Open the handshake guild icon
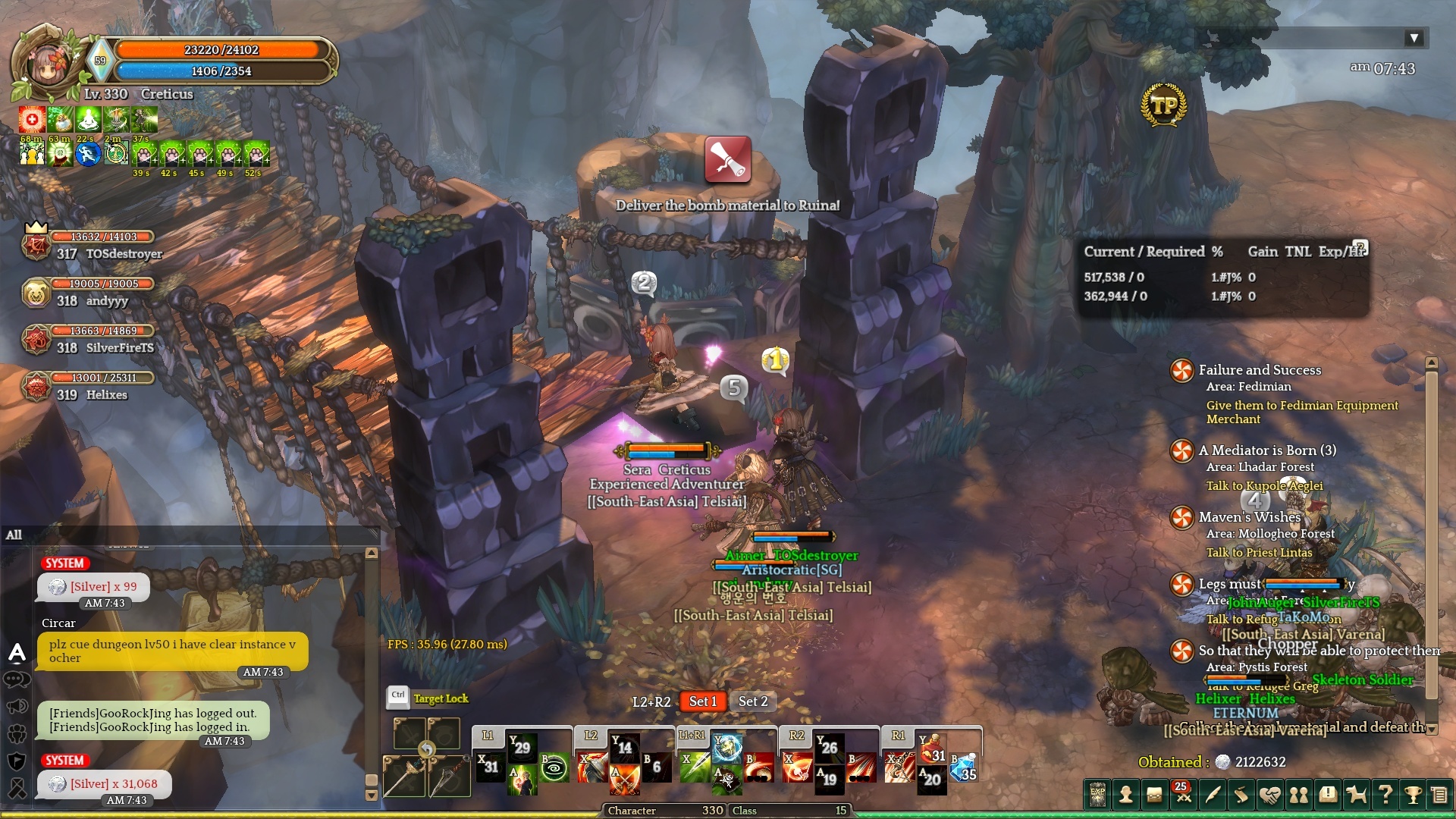Screen dimensions: 1456x819 tap(1270, 795)
